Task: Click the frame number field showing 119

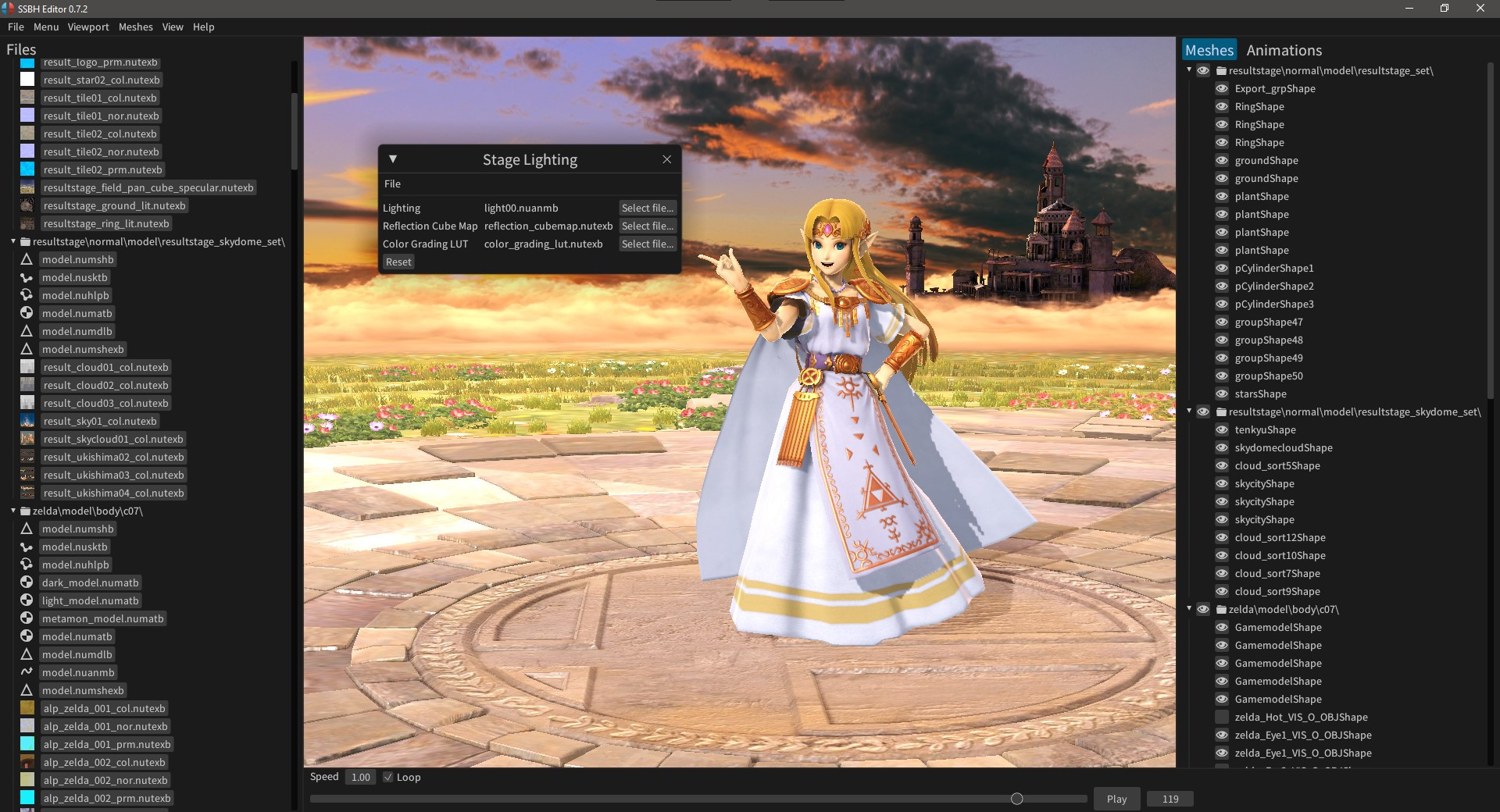Action: (1170, 798)
